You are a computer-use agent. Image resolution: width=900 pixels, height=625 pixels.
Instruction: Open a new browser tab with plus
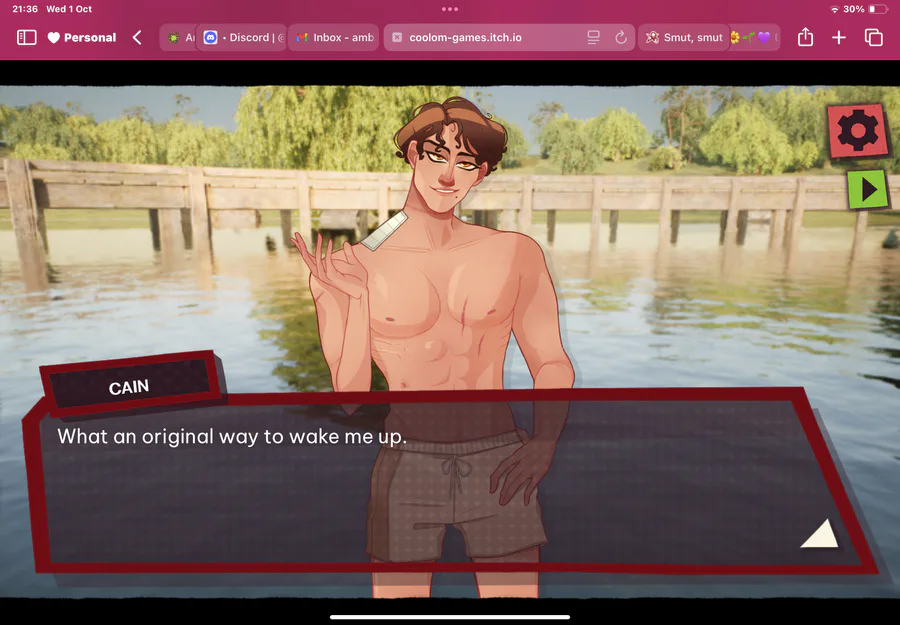point(839,38)
